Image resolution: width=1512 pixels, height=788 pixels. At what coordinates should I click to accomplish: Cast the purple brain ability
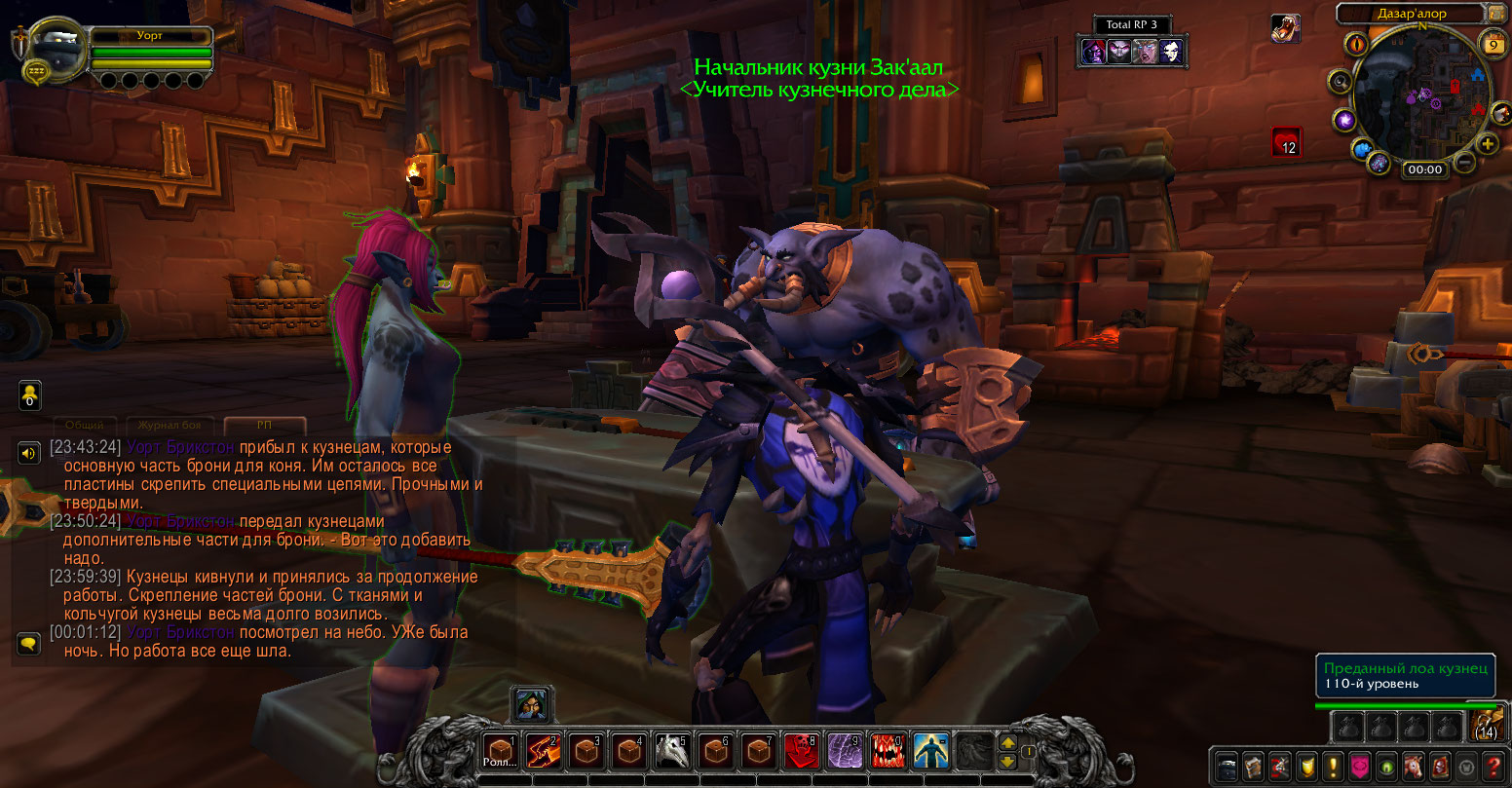click(x=842, y=751)
